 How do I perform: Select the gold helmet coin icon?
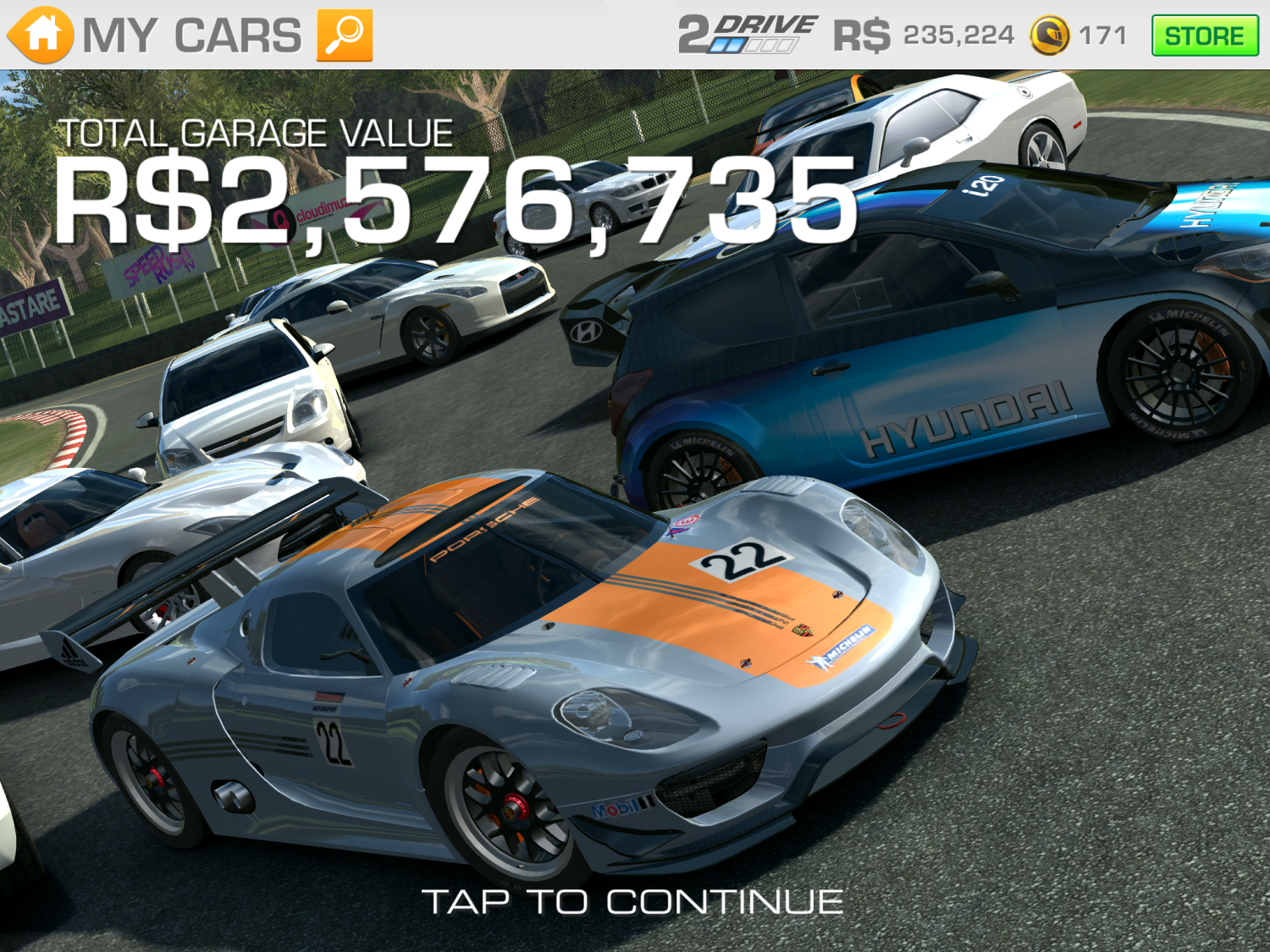pos(1049,36)
